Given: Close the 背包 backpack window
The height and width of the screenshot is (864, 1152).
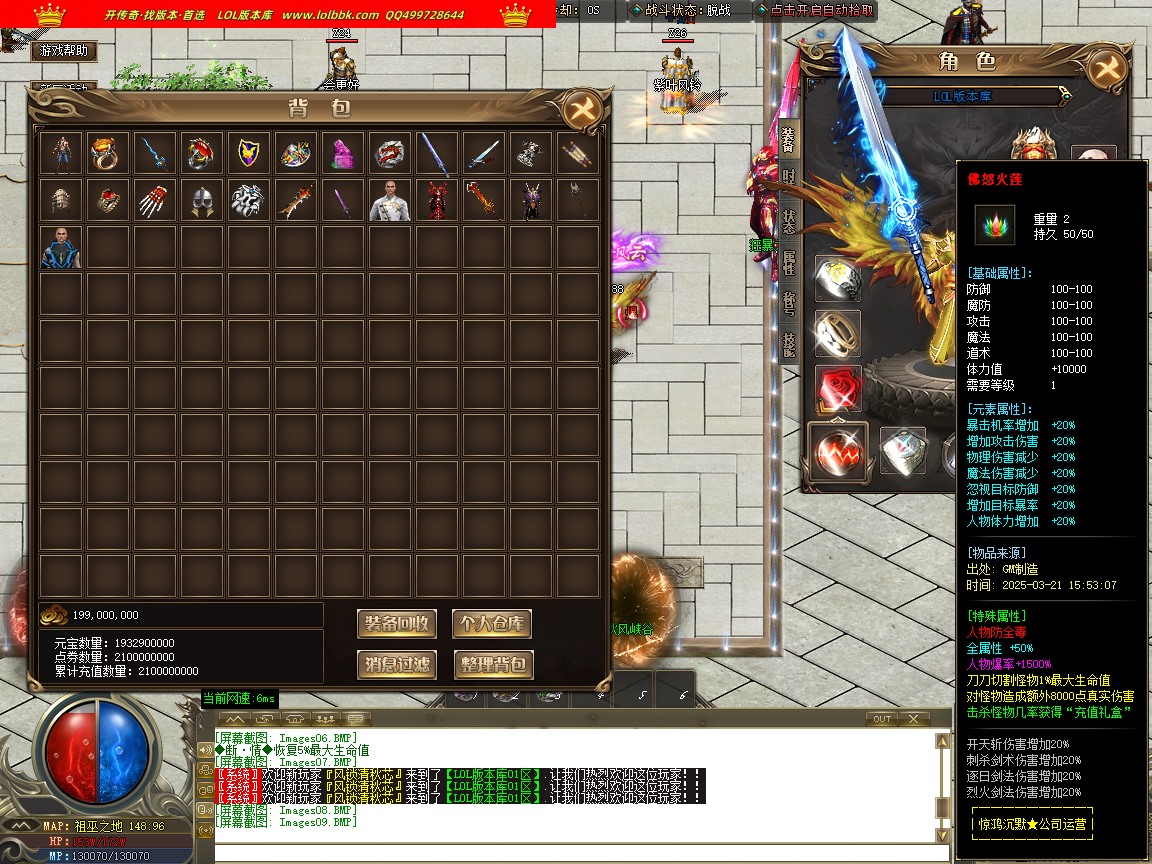Looking at the screenshot, I should point(581,110).
